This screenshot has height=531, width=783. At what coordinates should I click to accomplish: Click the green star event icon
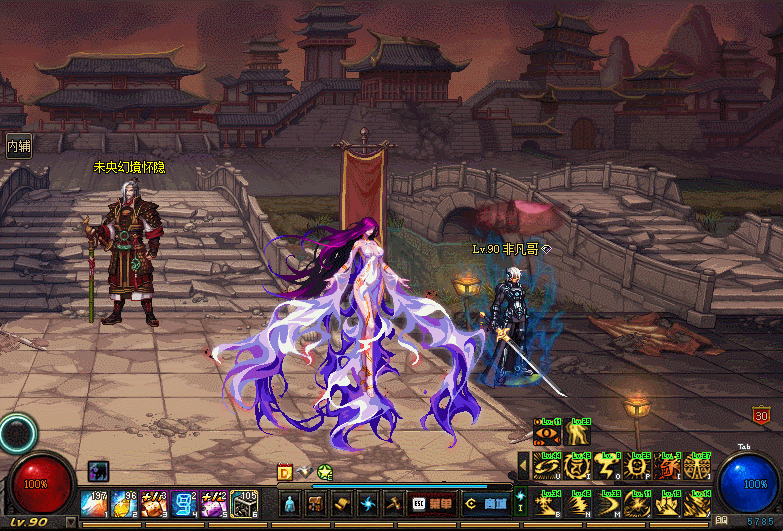click(x=324, y=472)
